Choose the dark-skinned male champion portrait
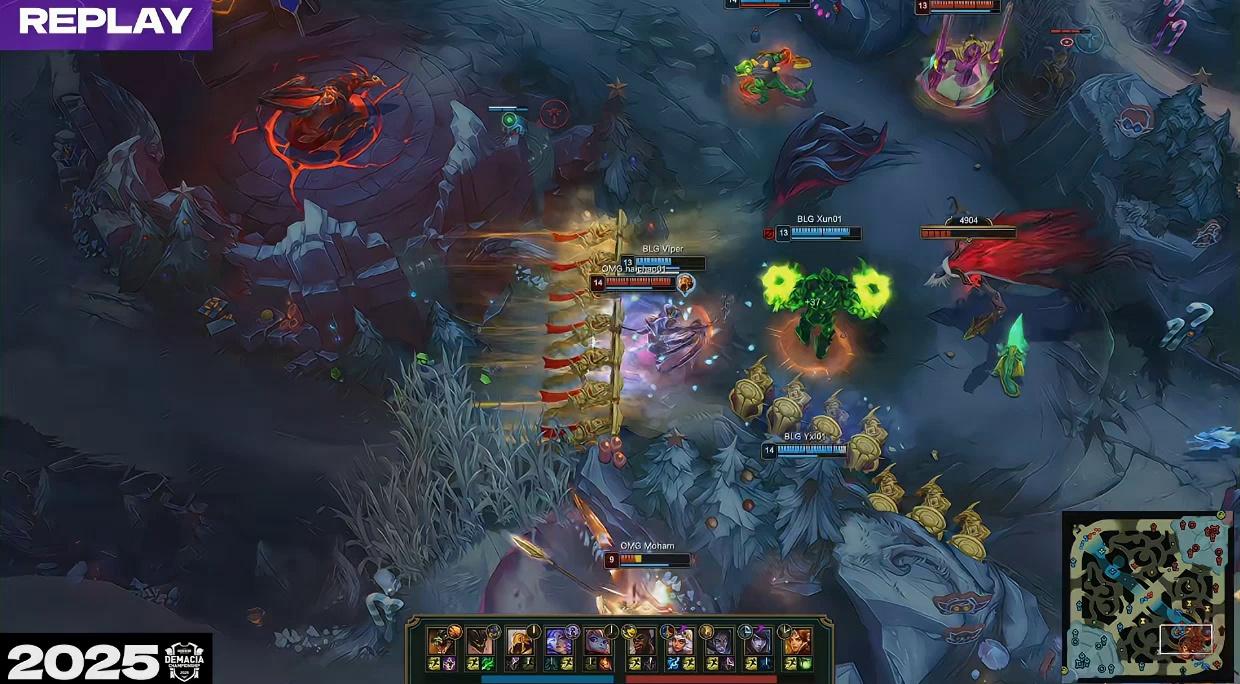 click(640, 641)
